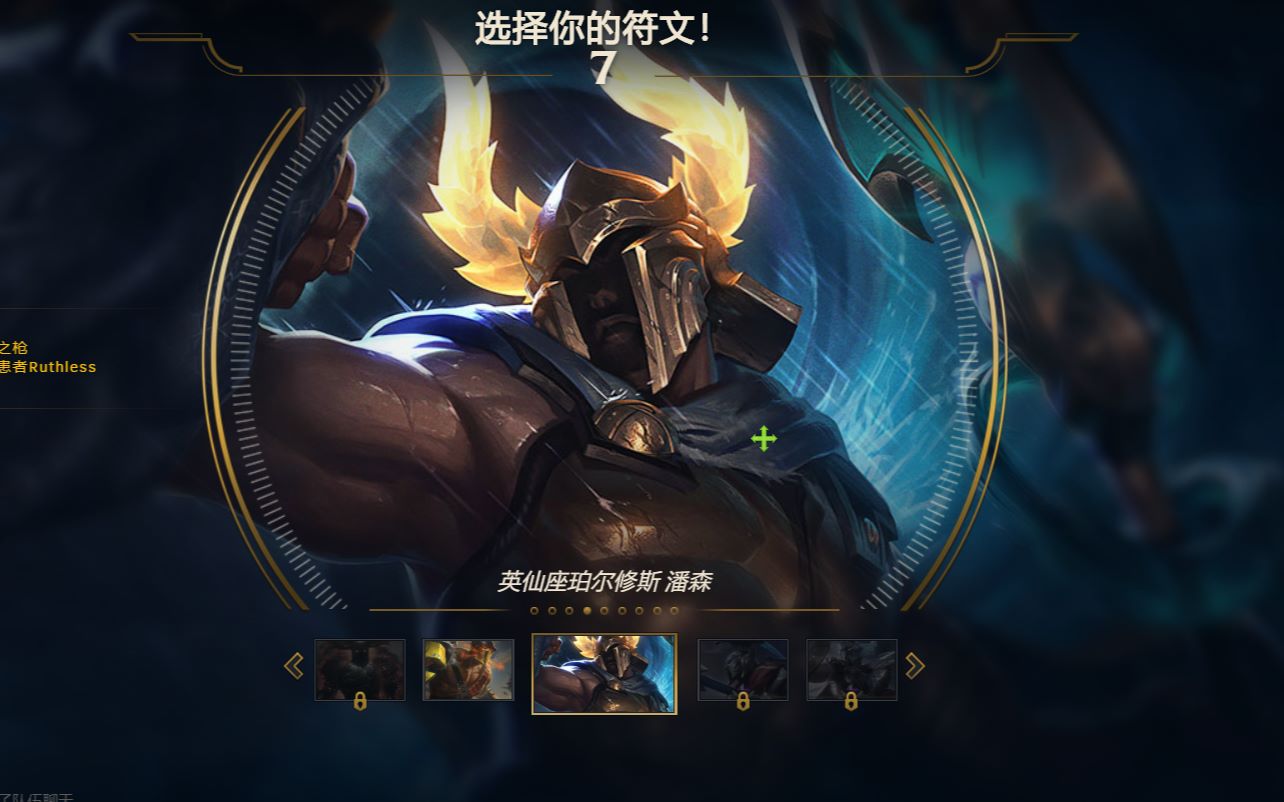Click the player name 患者Ruthless on the left
The width and height of the screenshot is (1284, 802).
[50, 367]
